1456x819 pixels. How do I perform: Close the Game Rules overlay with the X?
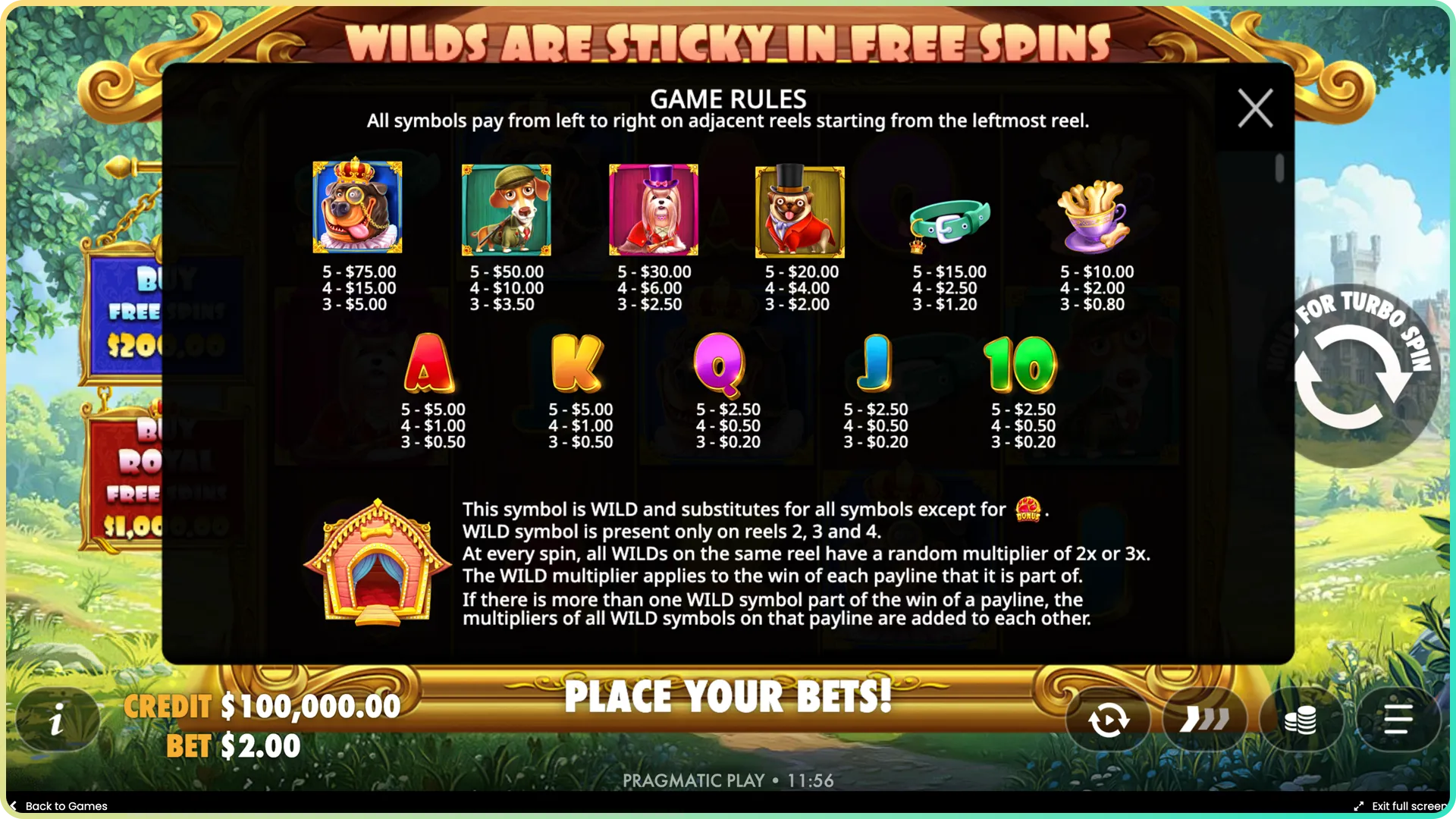tap(1254, 108)
